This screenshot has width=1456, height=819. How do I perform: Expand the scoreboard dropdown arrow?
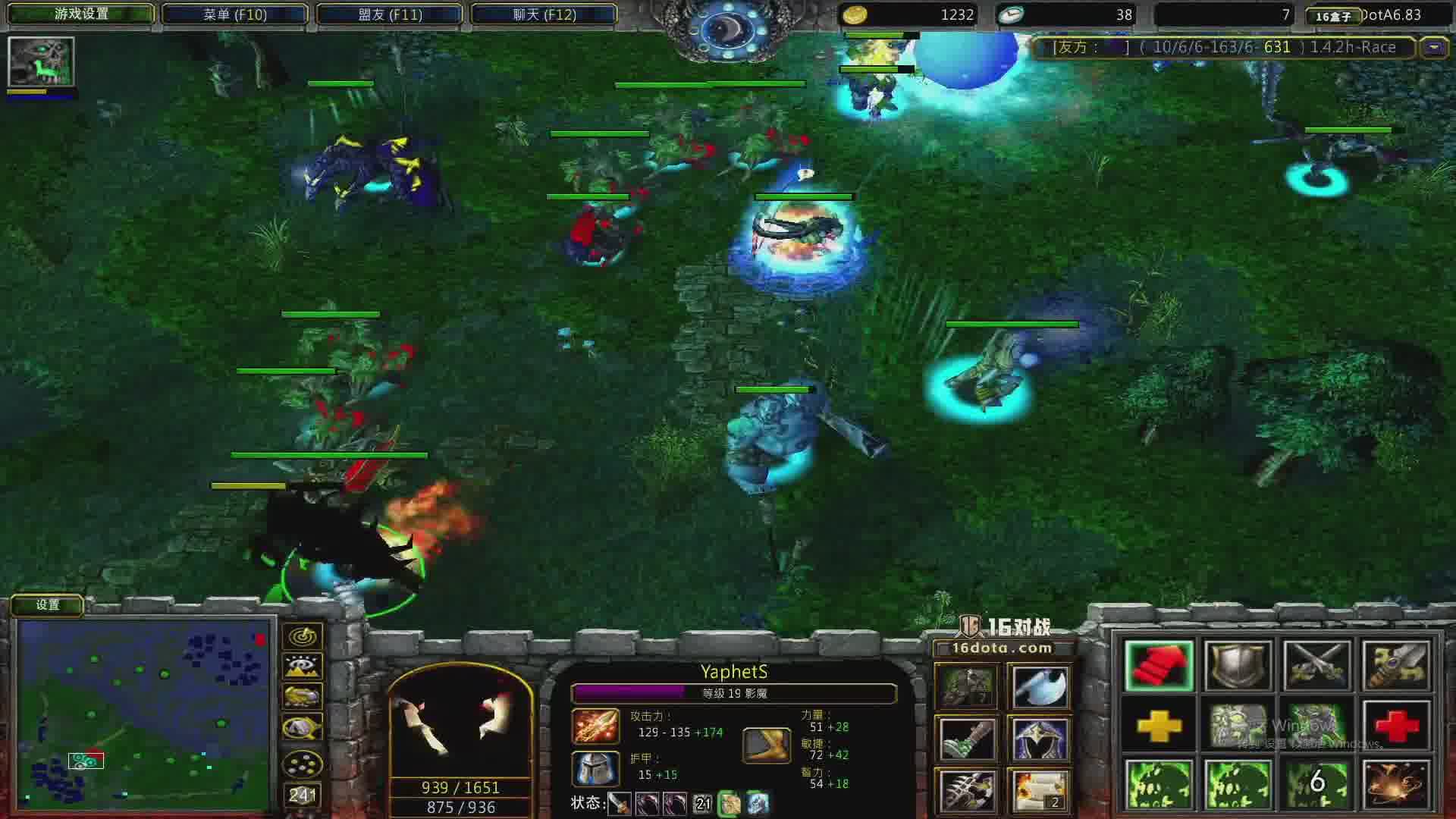[1433, 47]
